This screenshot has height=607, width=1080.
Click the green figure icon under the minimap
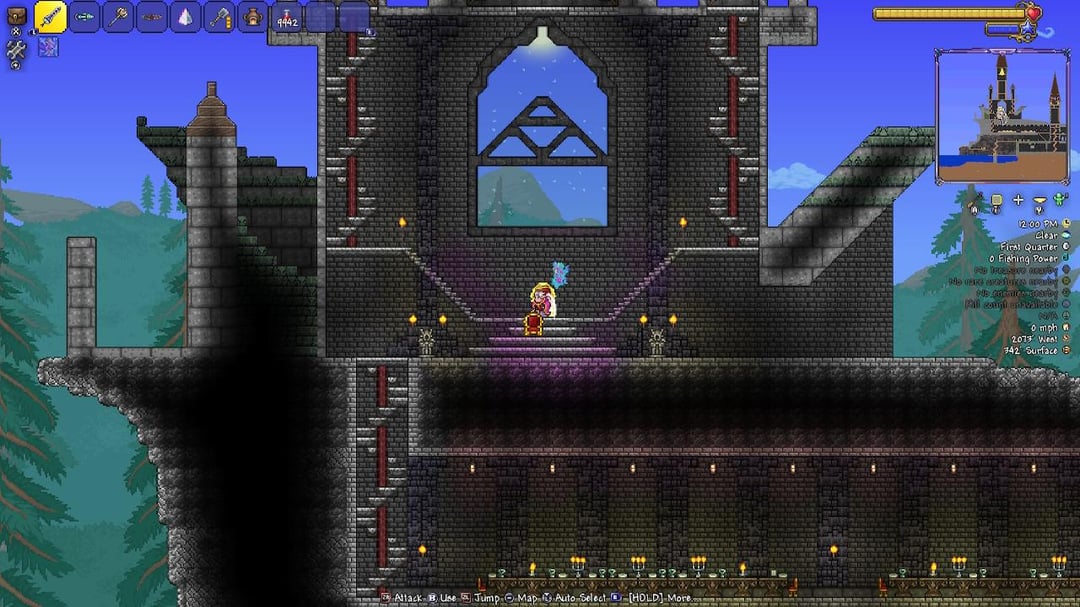pos(1060,200)
